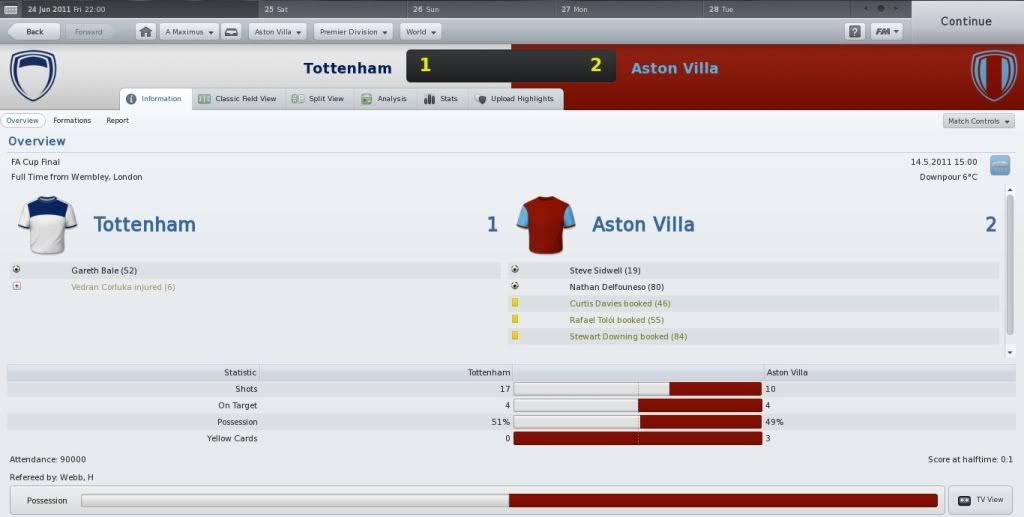Open the match Report sub-tab
Screen dimensions: 1024x517
tap(117, 120)
